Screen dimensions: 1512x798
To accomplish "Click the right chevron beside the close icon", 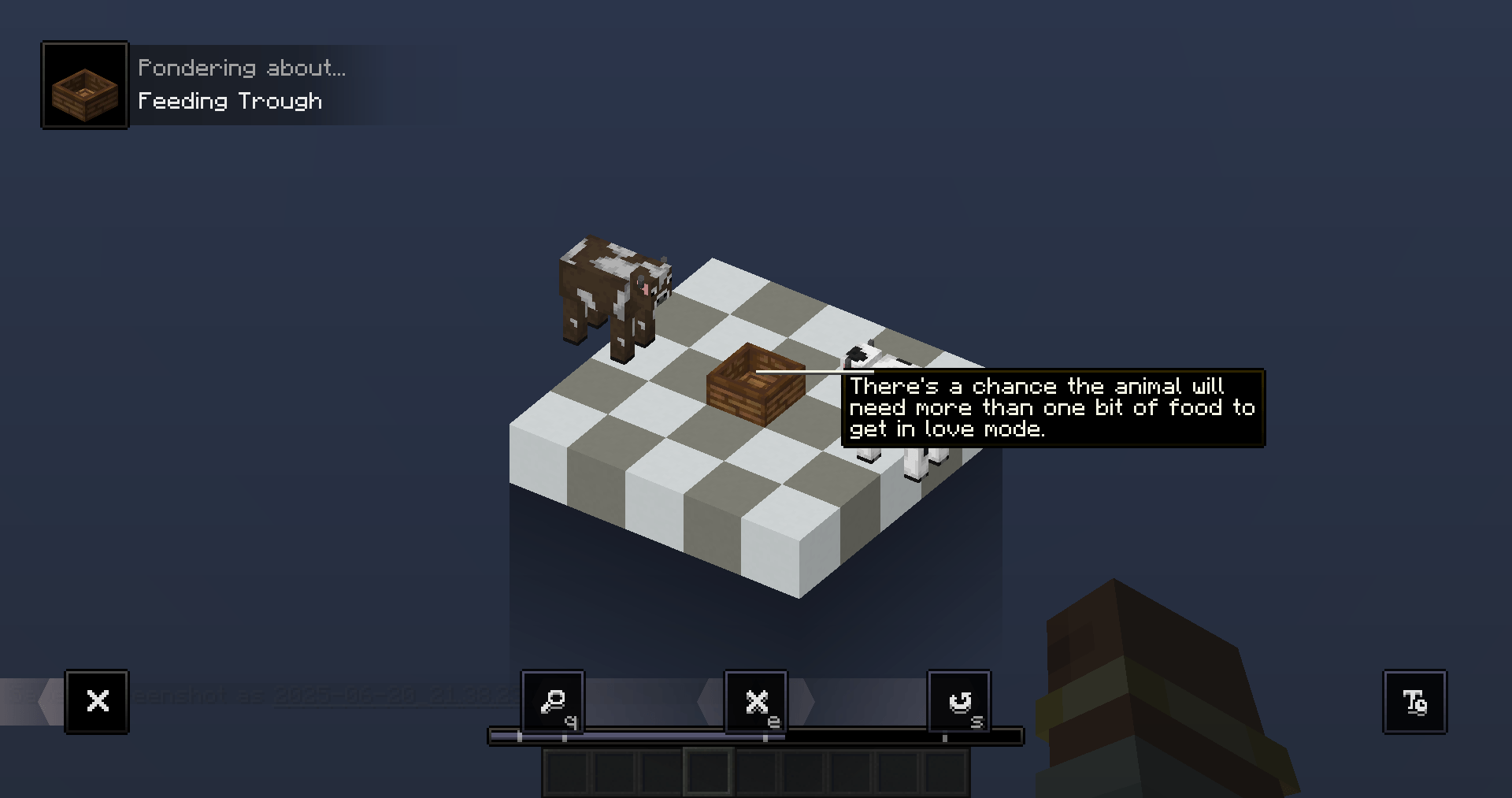I will click(x=808, y=700).
